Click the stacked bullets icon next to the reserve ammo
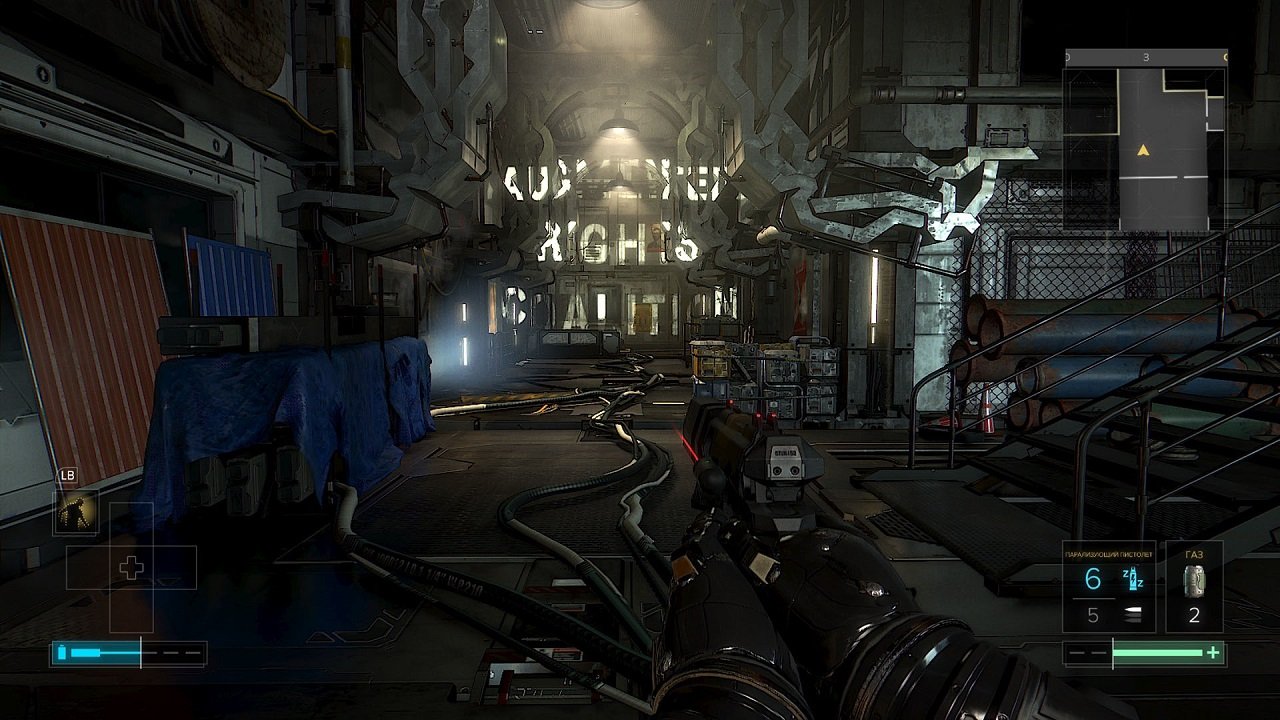This screenshot has height=720, width=1280. [x=1132, y=614]
